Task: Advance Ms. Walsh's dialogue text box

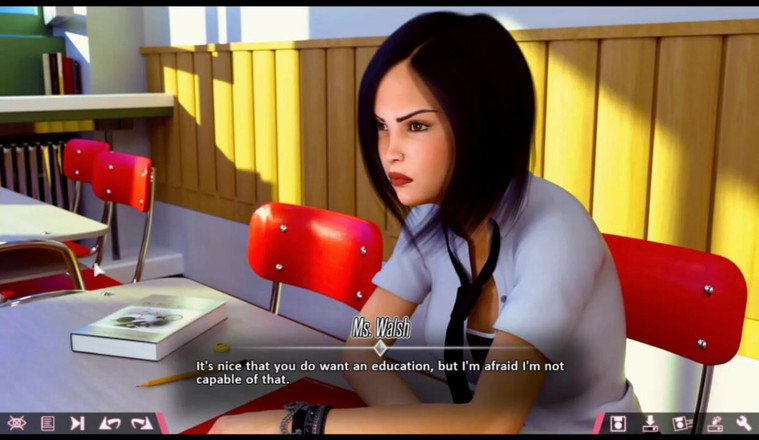Action: pos(380,372)
